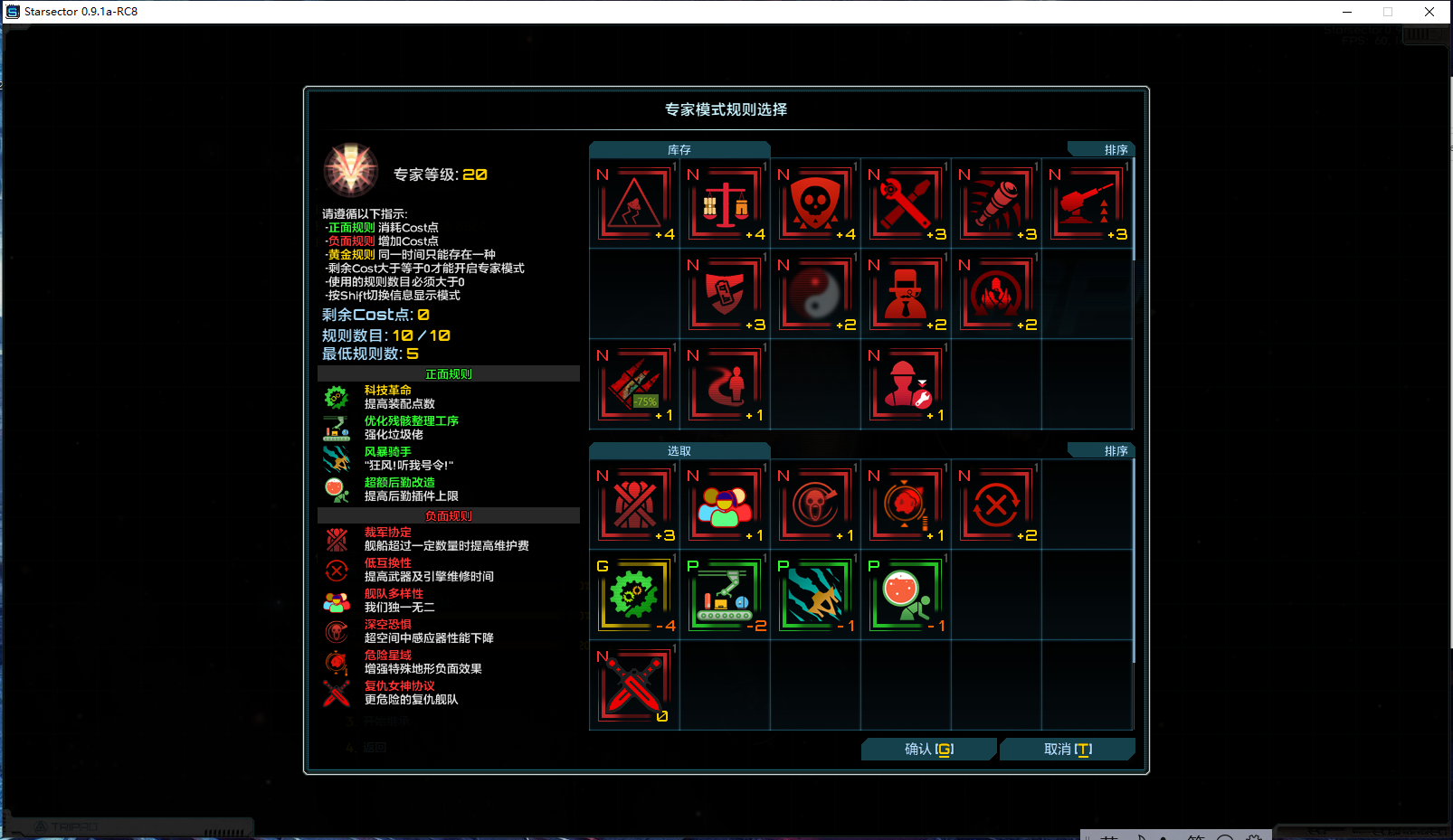The height and width of the screenshot is (840, 1453).
Task: Deselect the crossed-out crowd rule (+3)
Action: (x=633, y=503)
